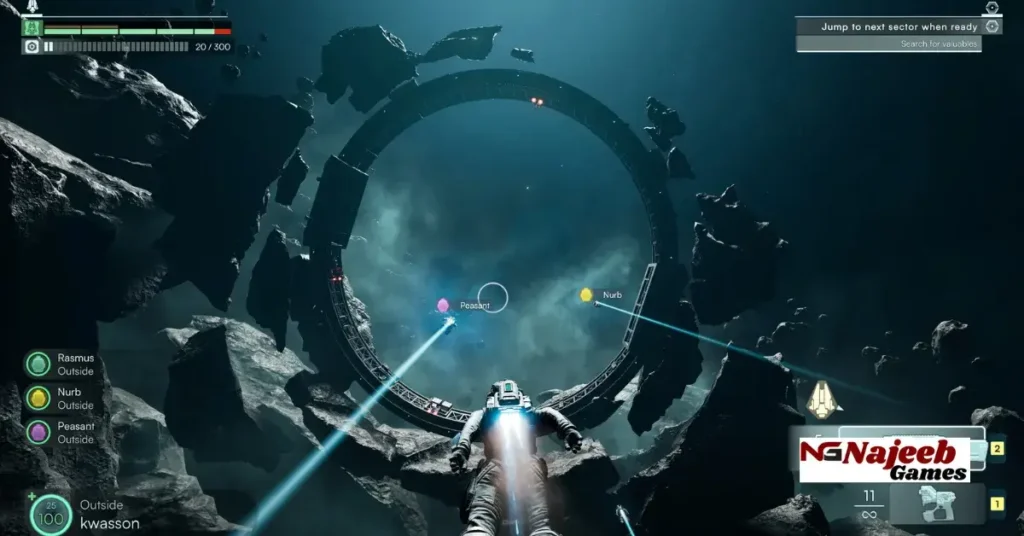Click the yellow ship waypoint icon

[x=823, y=400]
